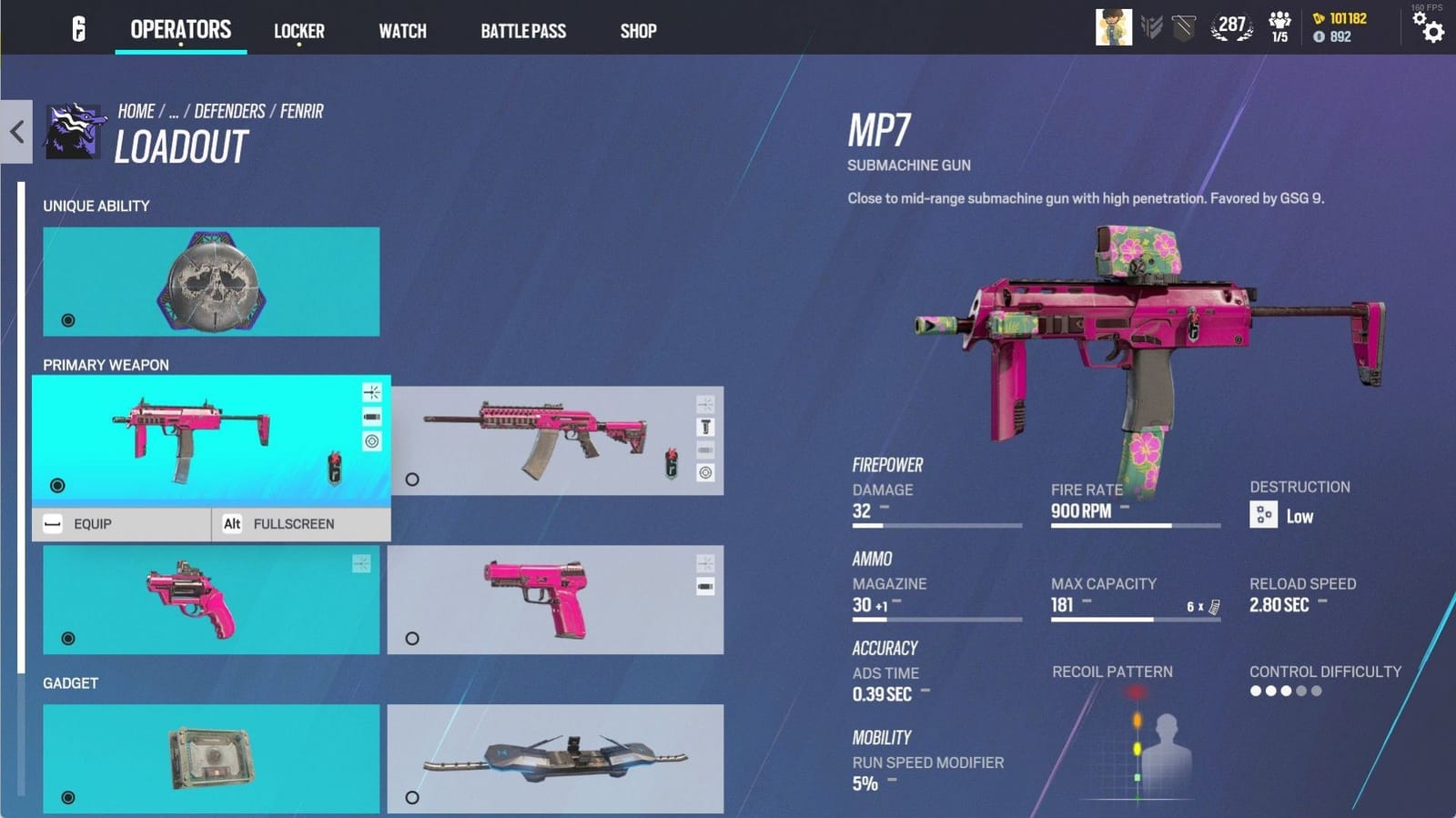This screenshot has height=818, width=1456.
Task: Click the HOME breadcrumb link
Action: [136, 110]
